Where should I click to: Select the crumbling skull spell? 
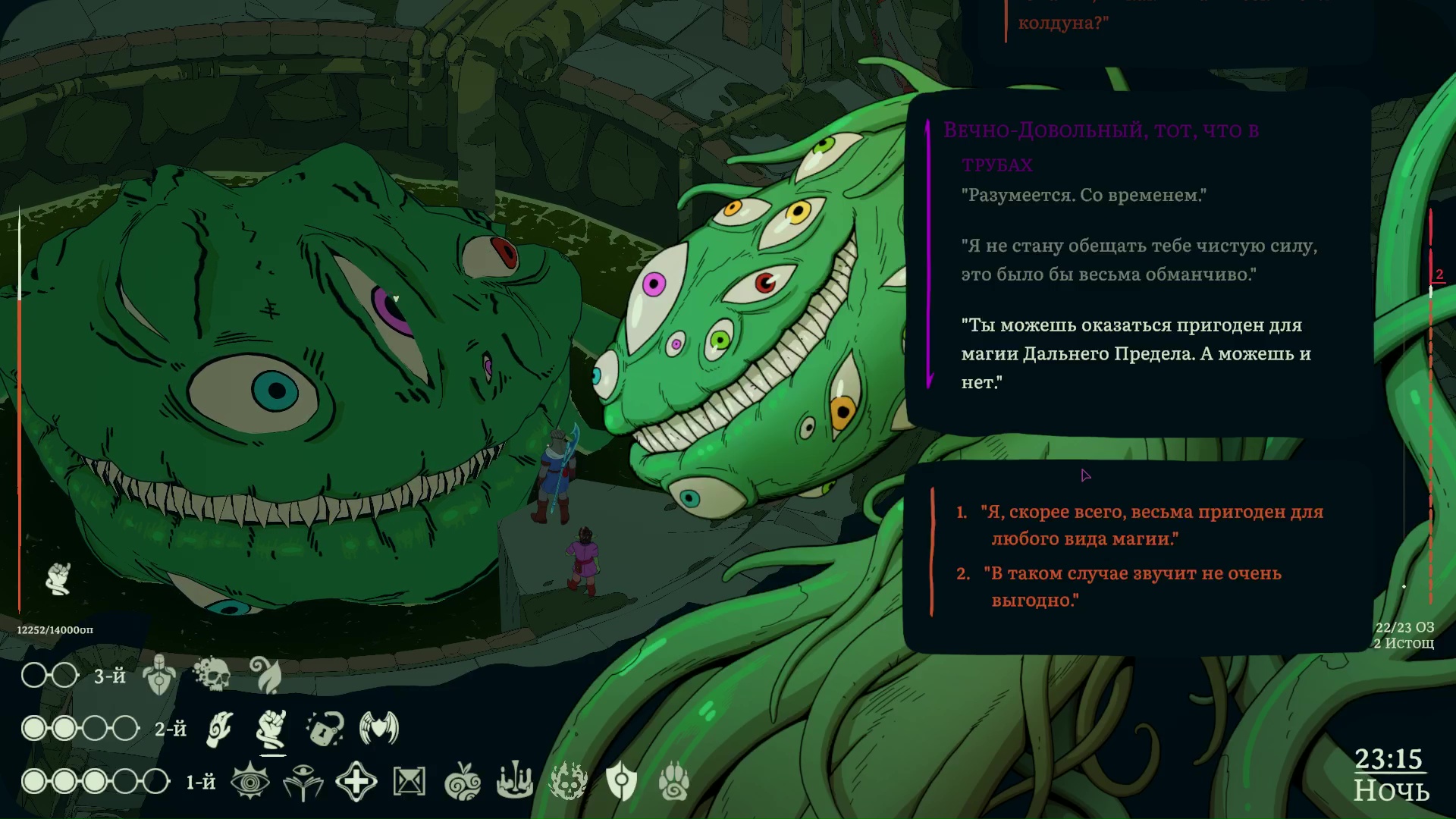212,673
